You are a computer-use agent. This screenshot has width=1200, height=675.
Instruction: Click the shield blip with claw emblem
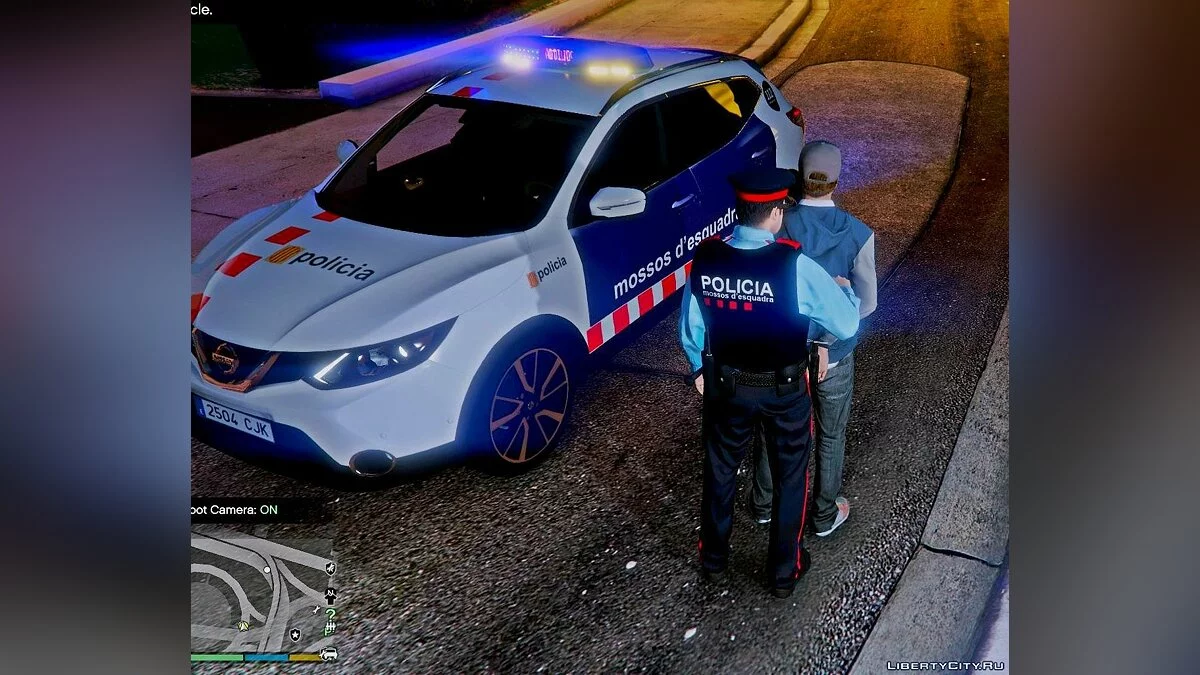(x=330, y=568)
